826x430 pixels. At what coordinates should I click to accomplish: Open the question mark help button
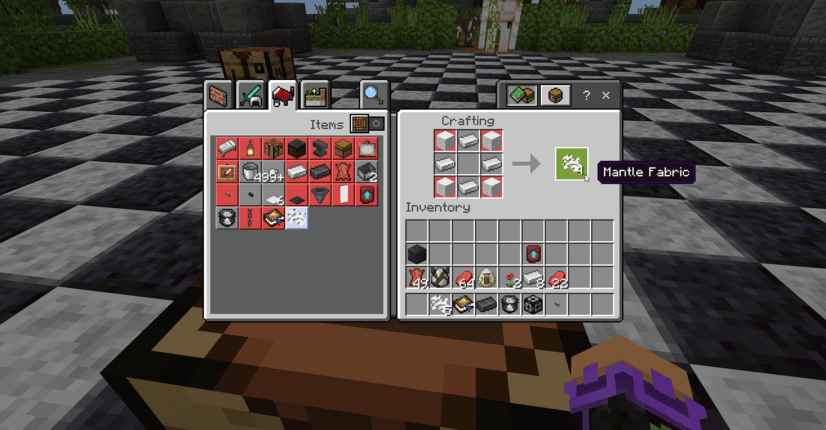[x=587, y=96]
